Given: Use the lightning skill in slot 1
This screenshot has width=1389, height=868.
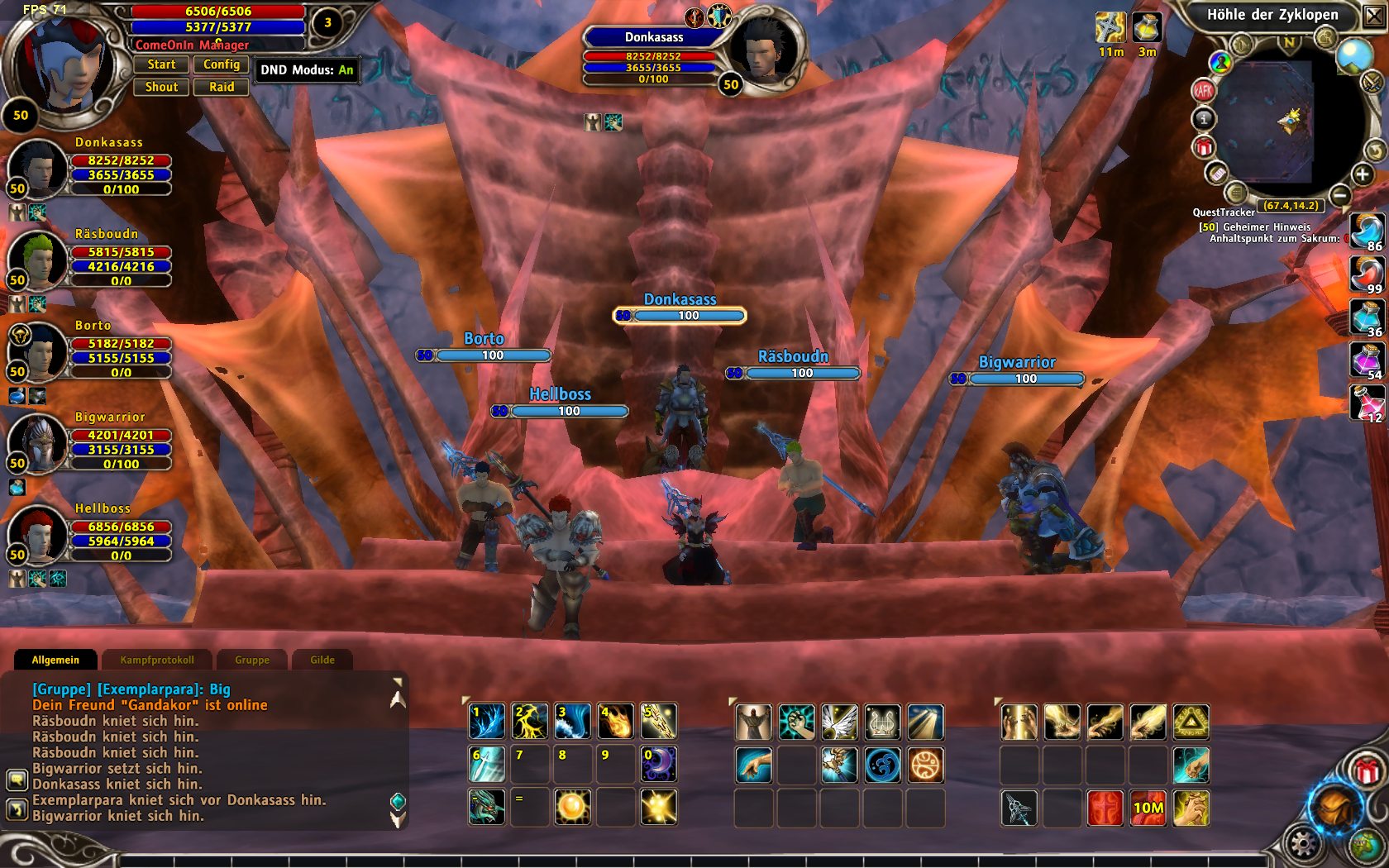Looking at the screenshot, I should (x=486, y=722).
